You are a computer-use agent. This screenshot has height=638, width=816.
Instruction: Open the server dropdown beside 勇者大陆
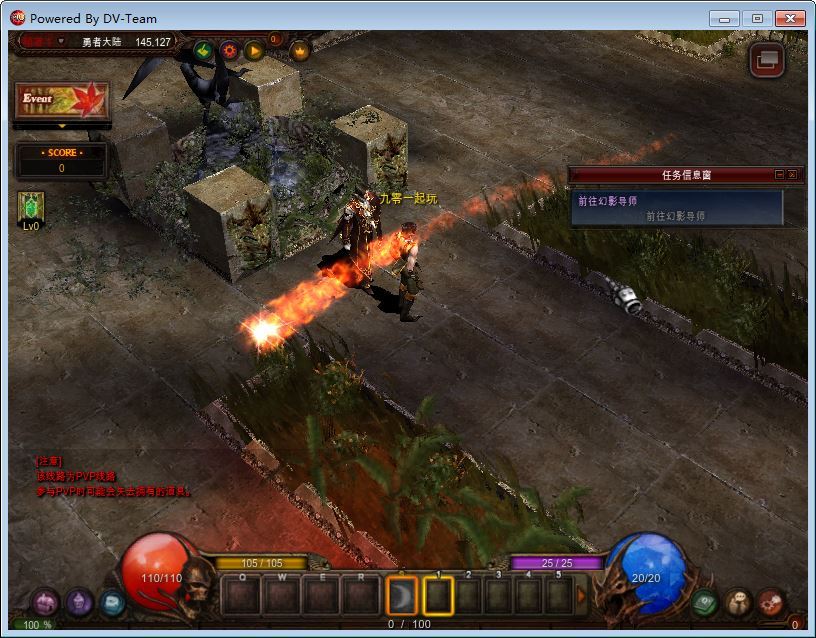(61, 41)
